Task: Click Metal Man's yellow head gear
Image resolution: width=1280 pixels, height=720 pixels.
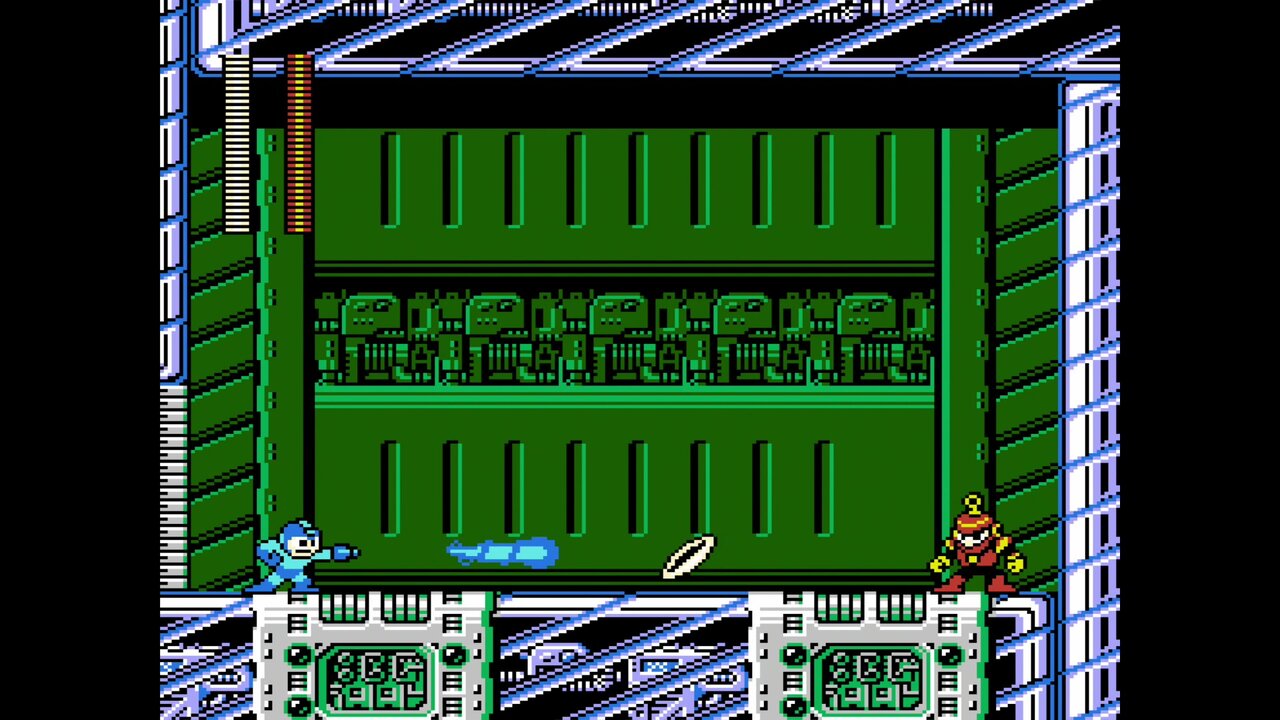Action: [972, 502]
